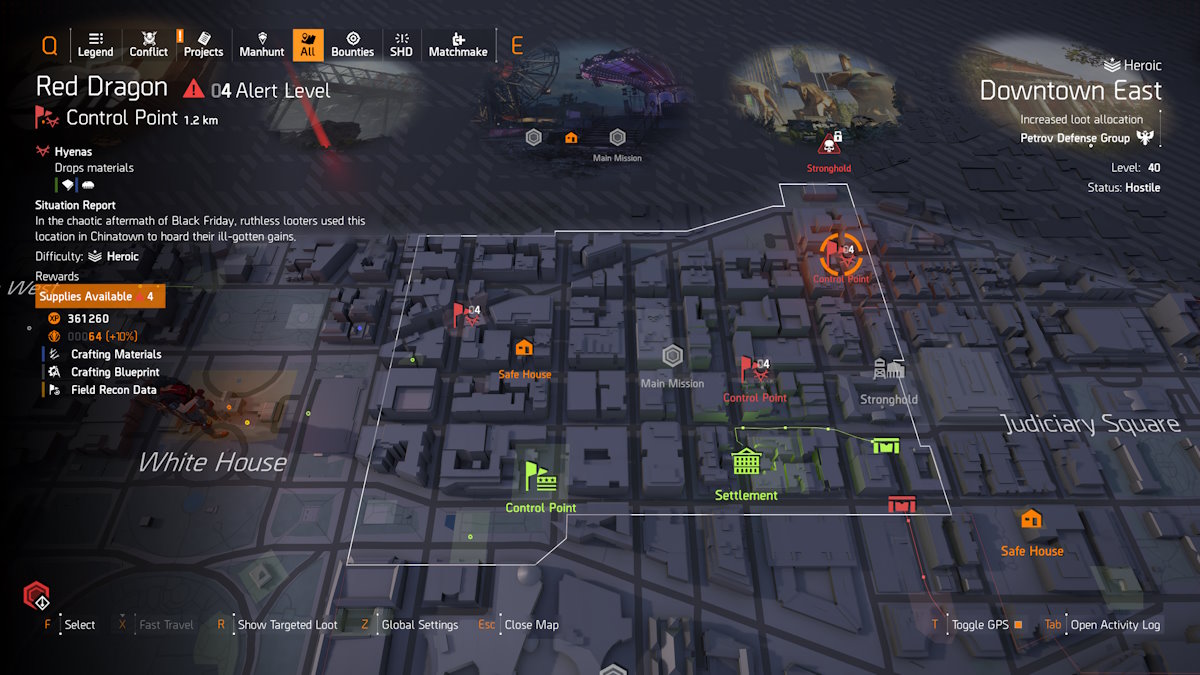Select the green supply crate marker
Screen dimensions: 1200x675
click(885, 445)
